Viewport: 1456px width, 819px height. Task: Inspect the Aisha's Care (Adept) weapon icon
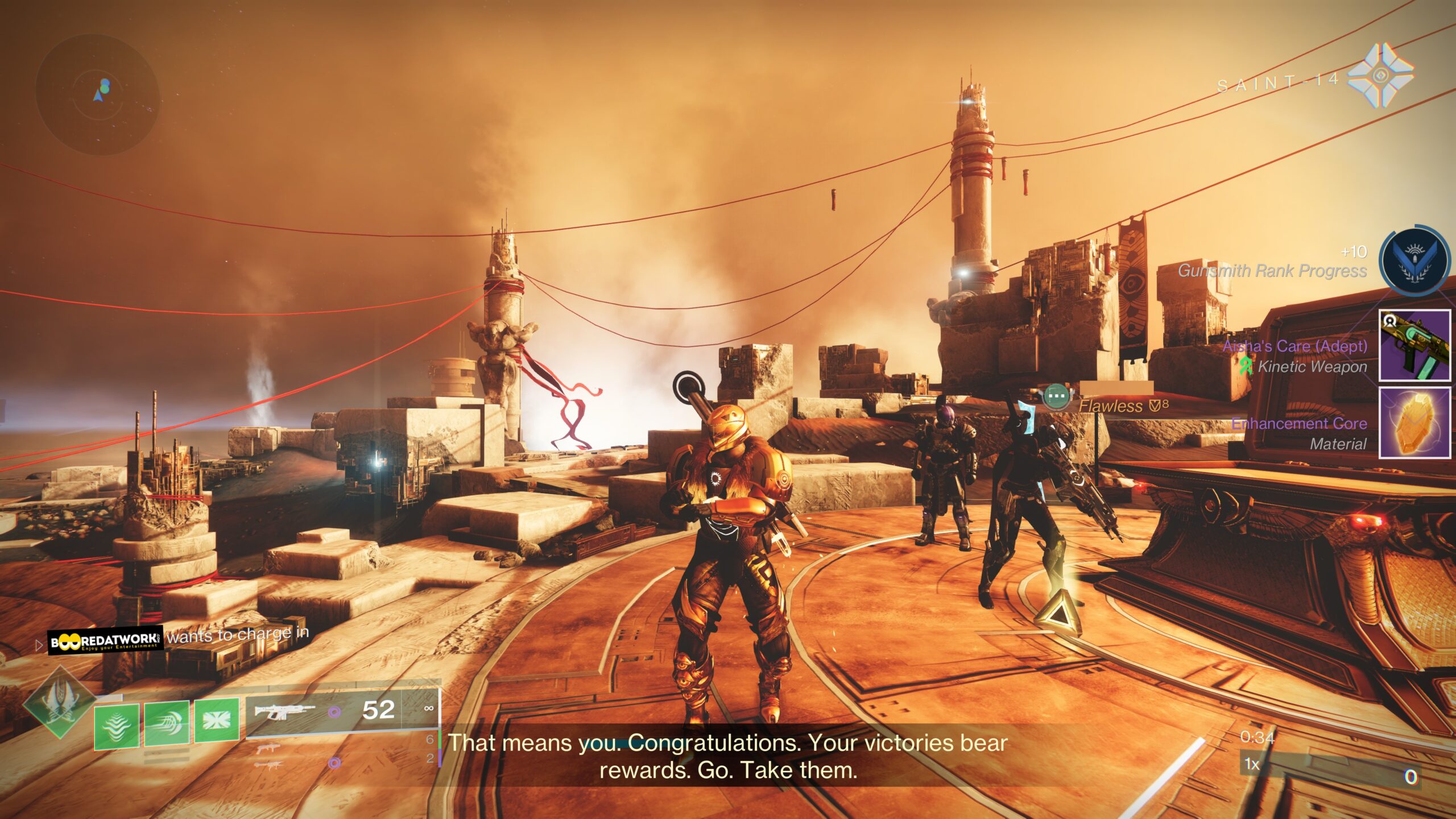(1414, 345)
